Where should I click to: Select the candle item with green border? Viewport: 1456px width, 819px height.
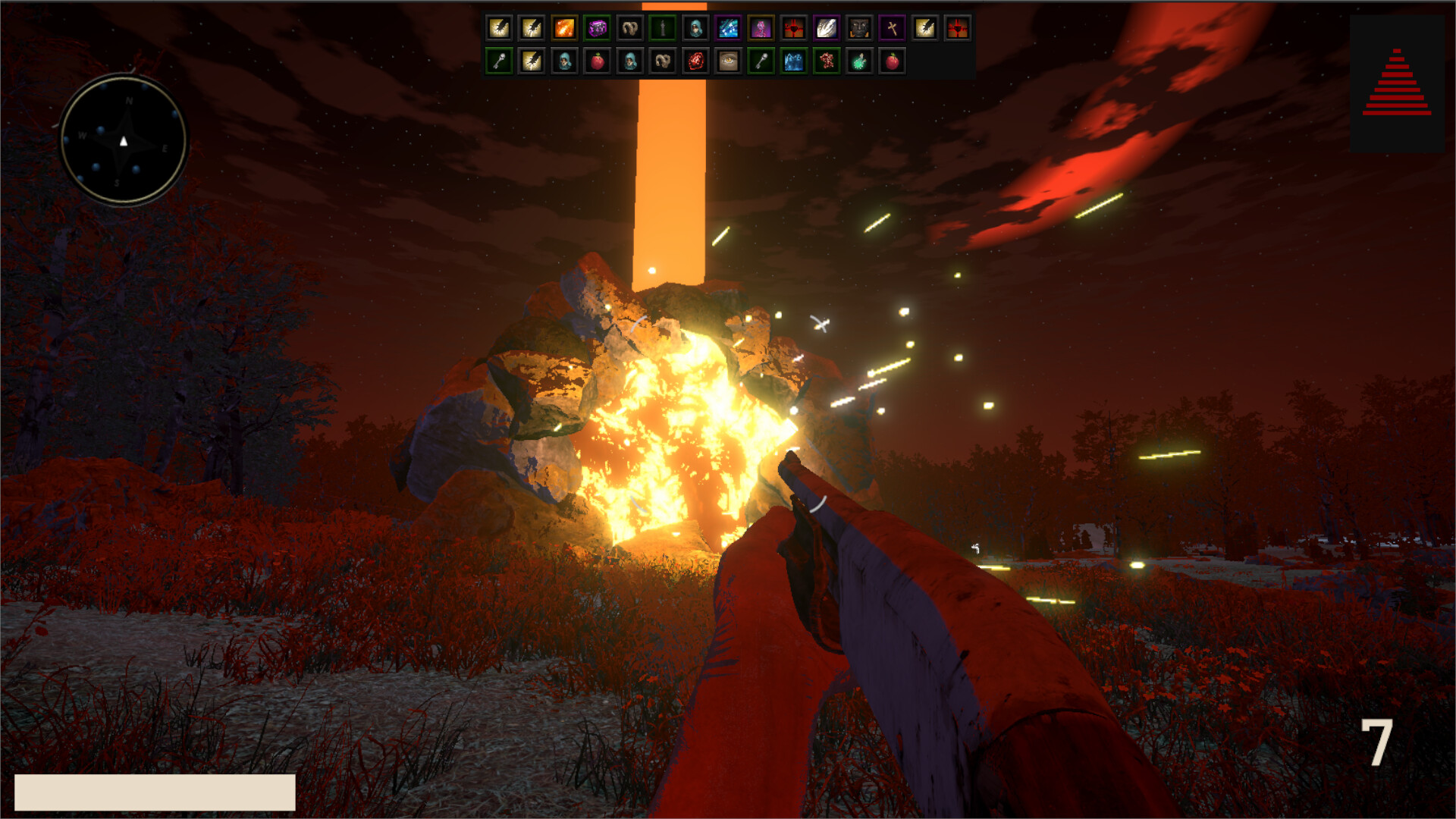(663, 29)
